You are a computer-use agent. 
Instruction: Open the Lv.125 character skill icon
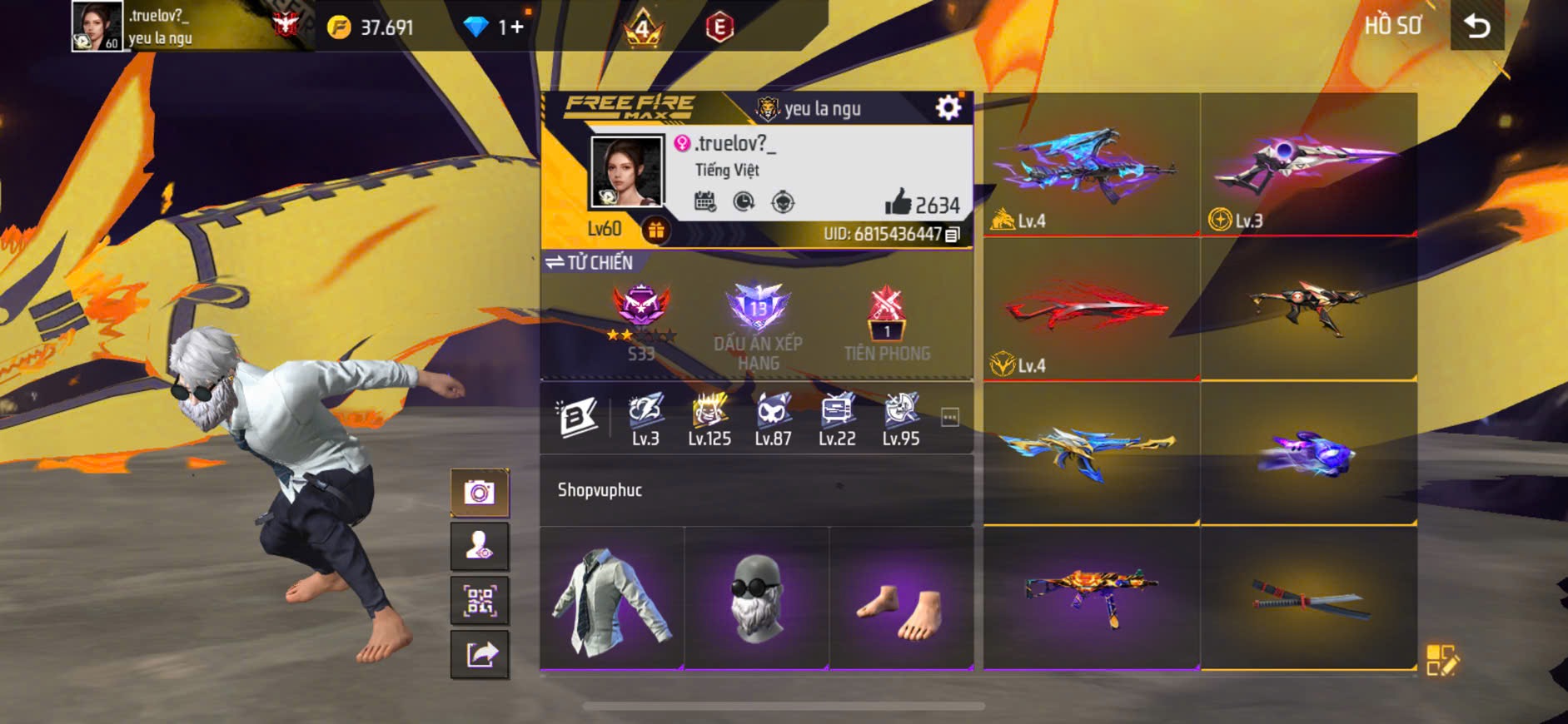pos(709,419)
